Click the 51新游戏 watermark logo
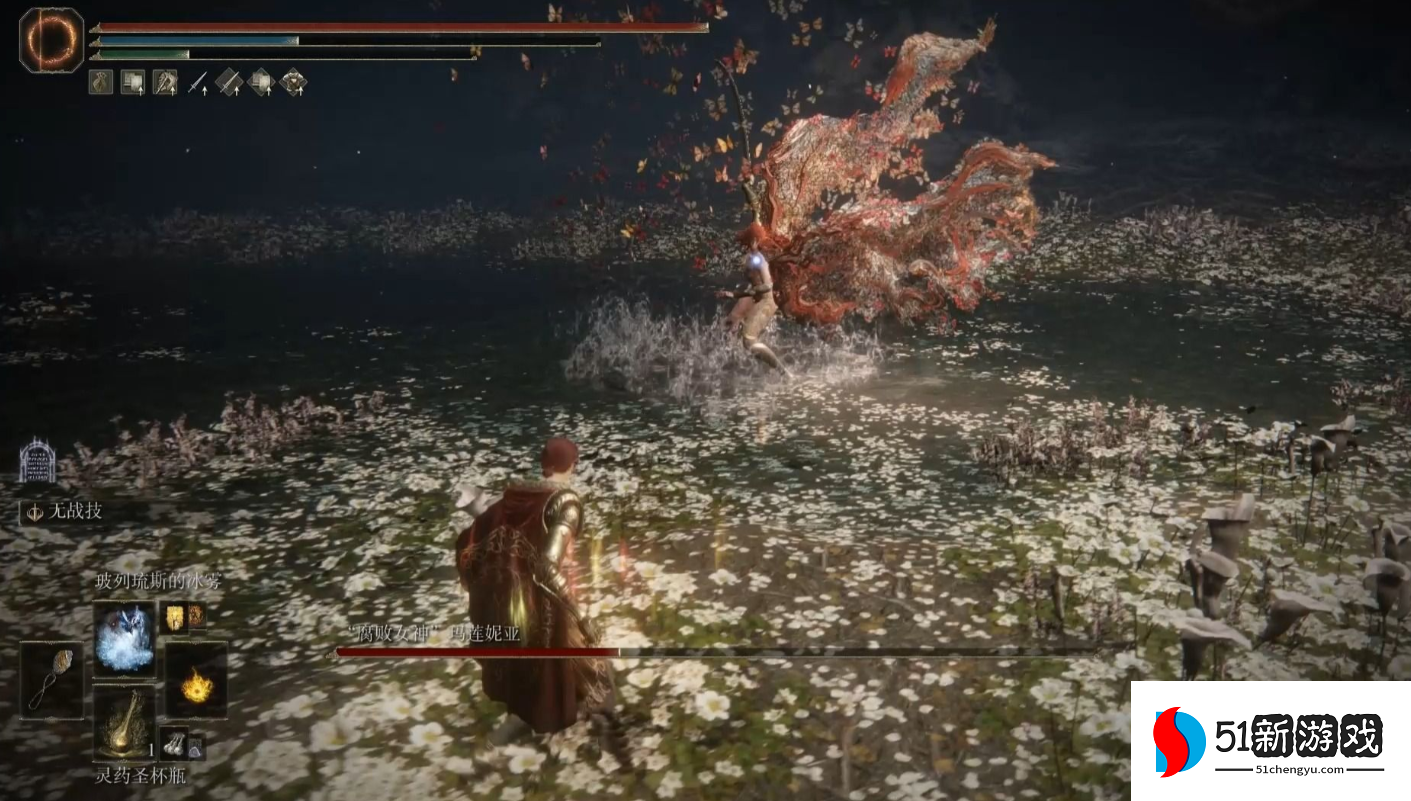 point(1270,741)
